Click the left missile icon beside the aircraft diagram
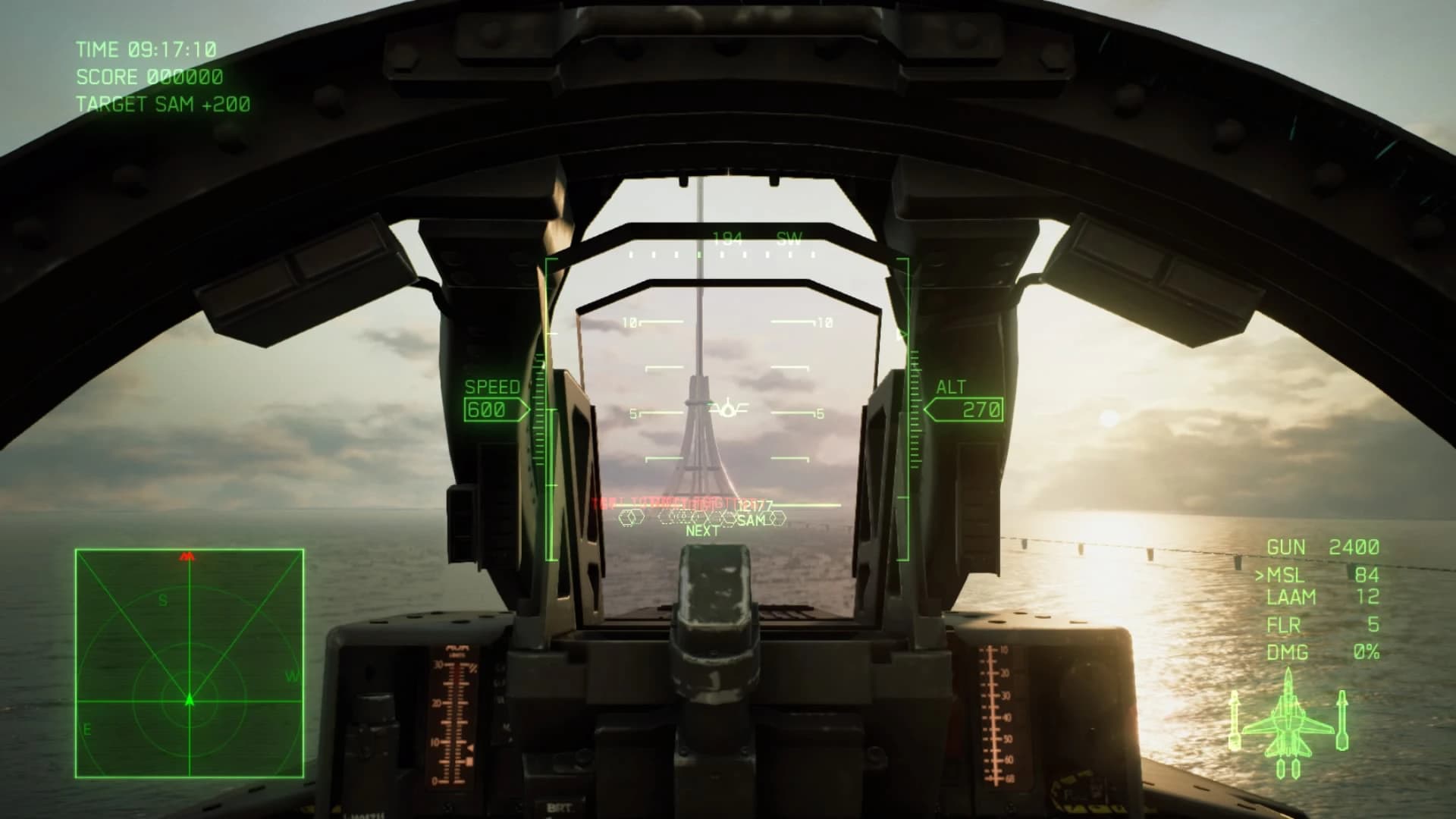The image size is (1456, 819). point(1234,720)
